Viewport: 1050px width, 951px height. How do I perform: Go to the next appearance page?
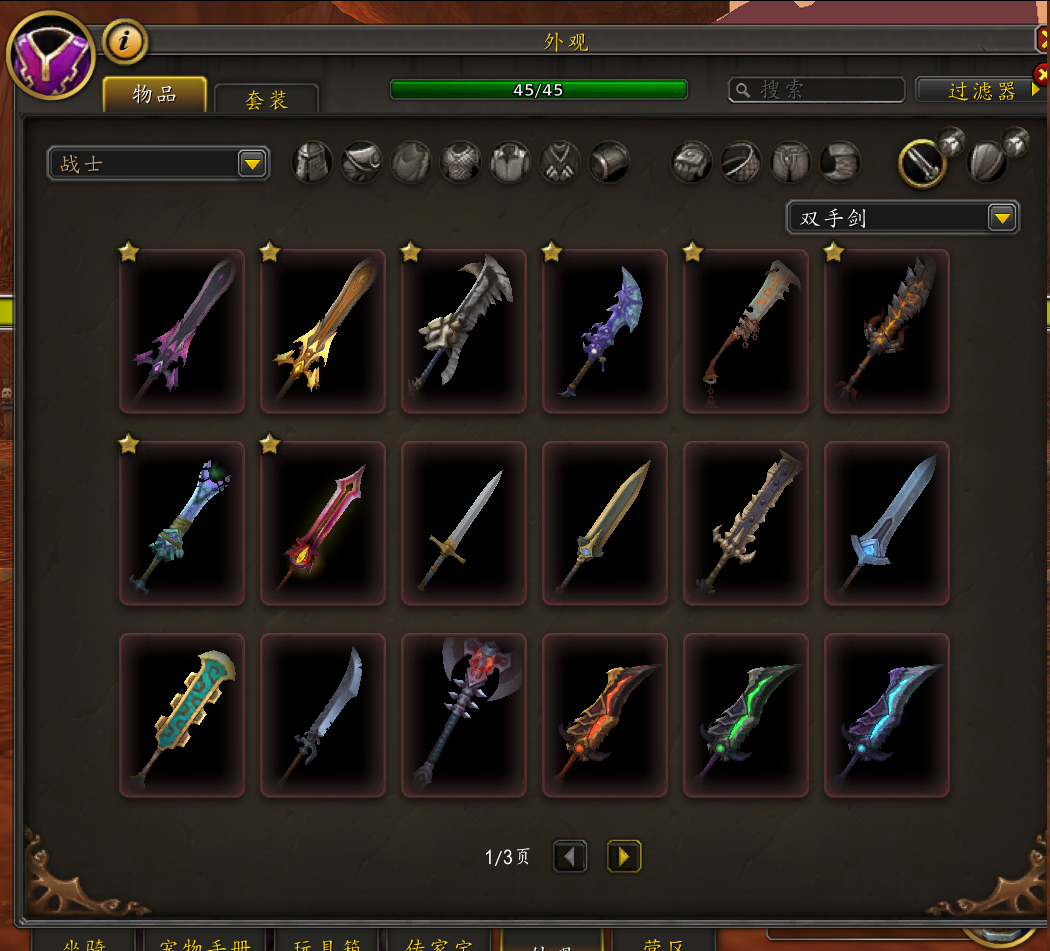[624, 856]
